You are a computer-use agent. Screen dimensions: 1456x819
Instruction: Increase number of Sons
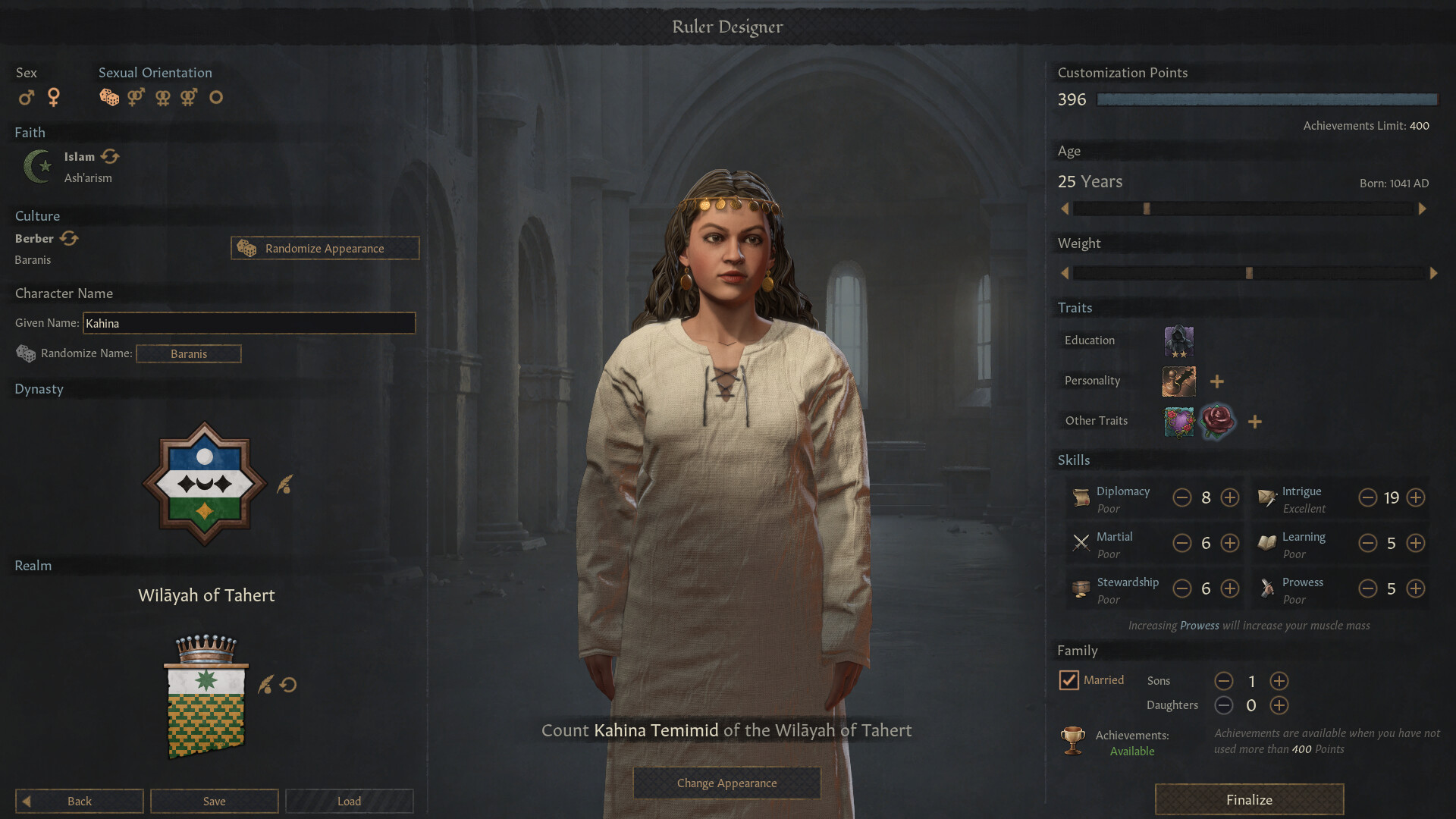(x=1279, y=681)
